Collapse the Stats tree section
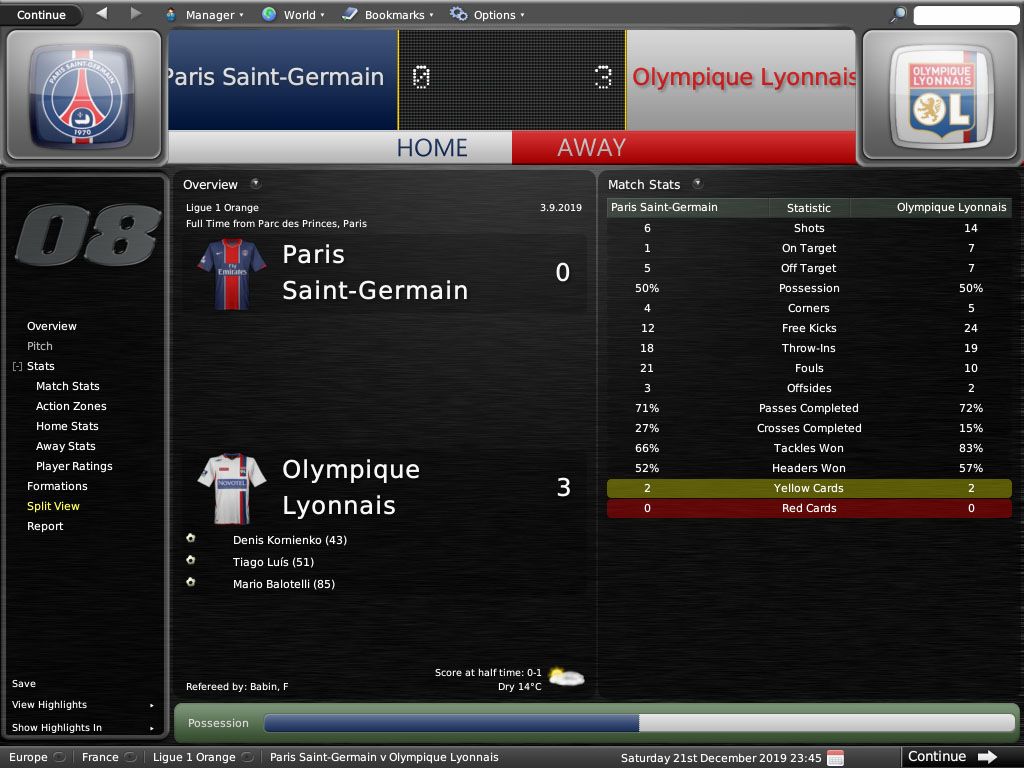This screenshot has width=1024, height=768. tap(17, 367)
